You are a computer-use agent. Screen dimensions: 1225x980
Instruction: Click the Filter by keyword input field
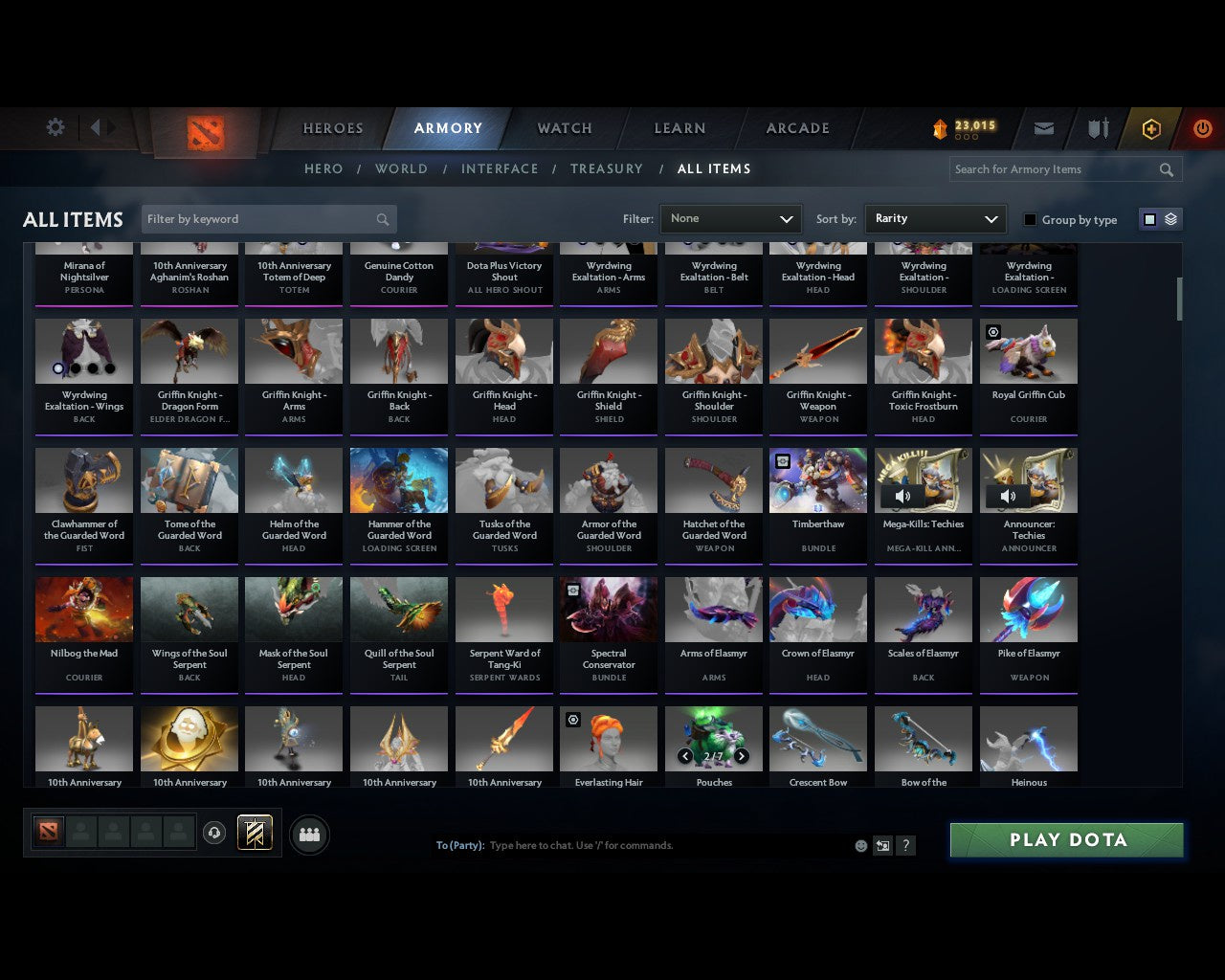[258, 218]
